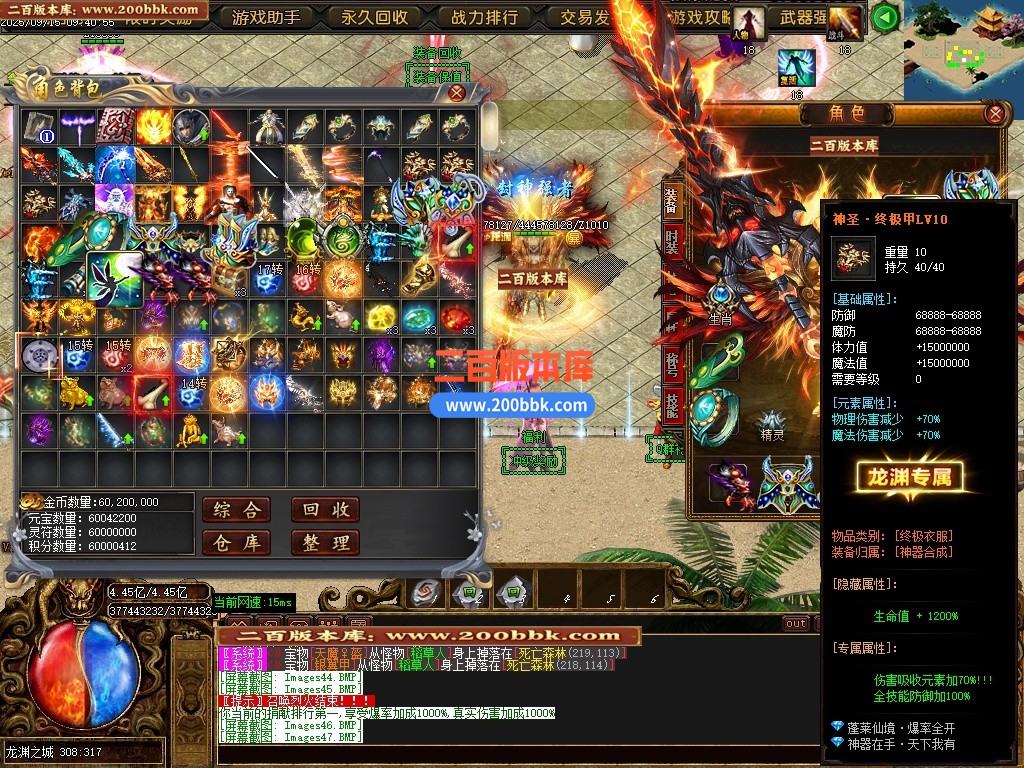Open the 仓库 warehouse from the bag
This screenshot has height=768, width=1024.
236,543
